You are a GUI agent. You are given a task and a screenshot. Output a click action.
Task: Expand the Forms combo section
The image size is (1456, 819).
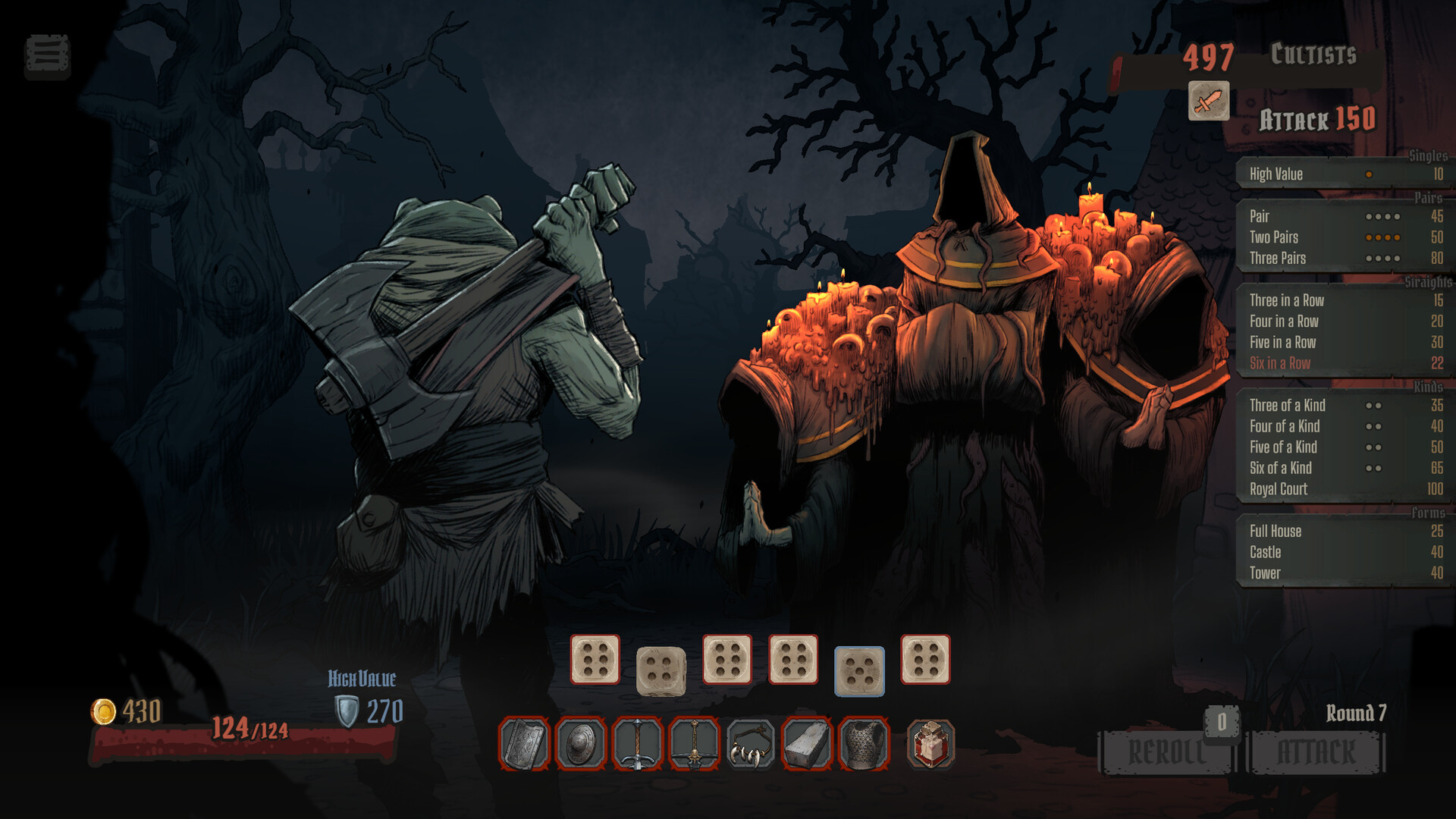(1429, 513)
